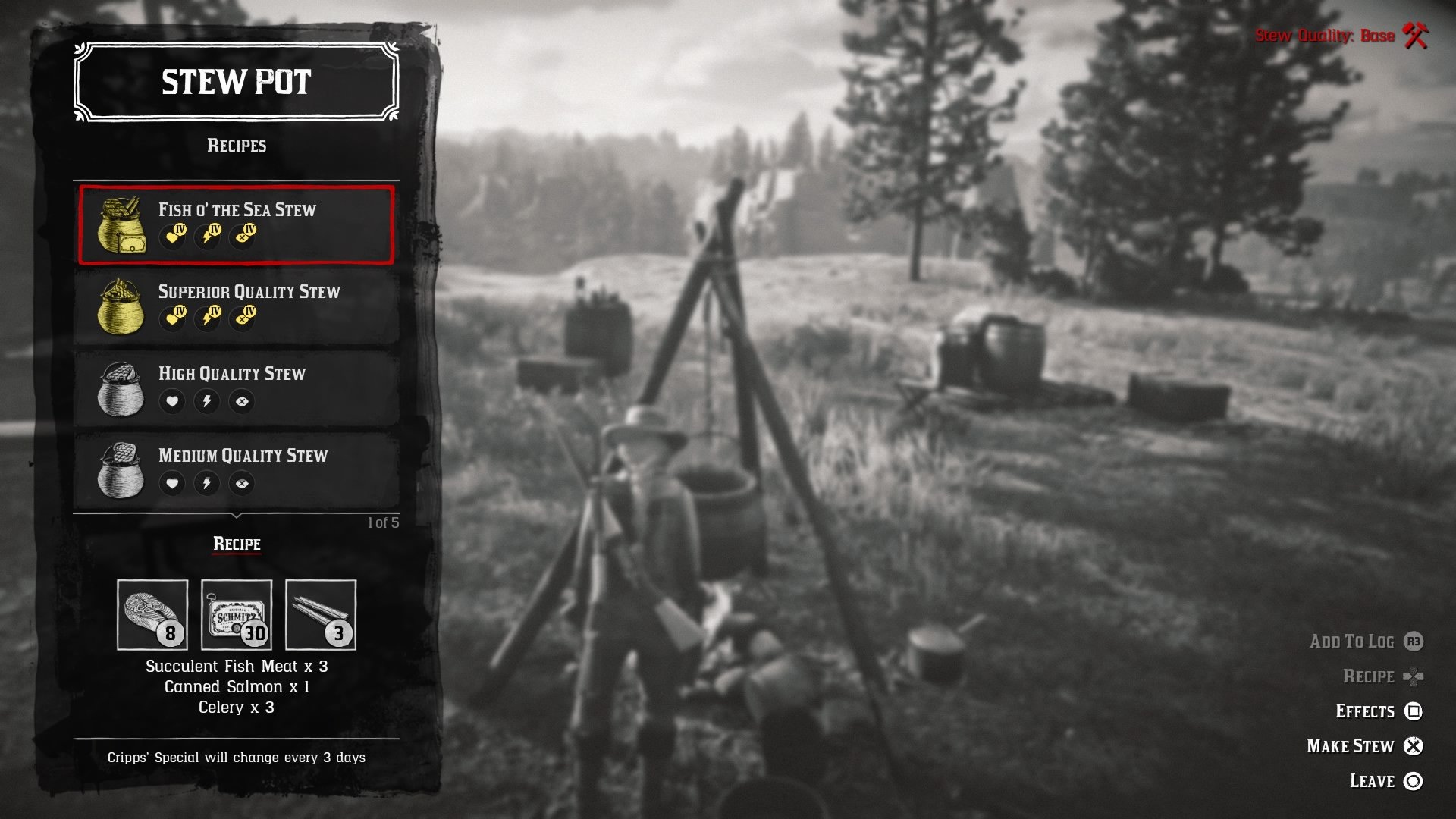This screenshot has height=819, width=1456.
Task: Click Add To Log on the right
Action: point(1351,641)
